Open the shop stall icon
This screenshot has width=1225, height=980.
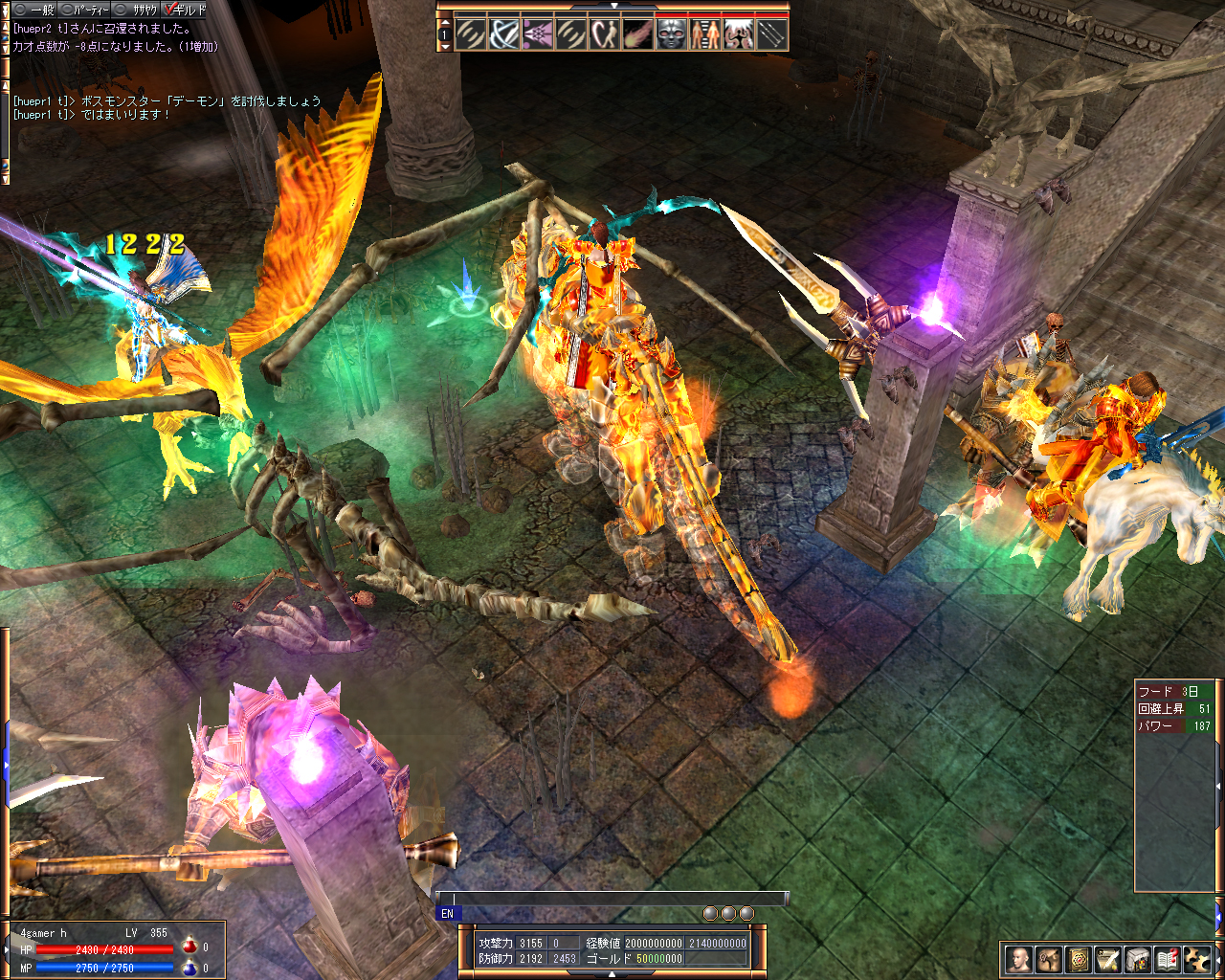(1138, 959)
